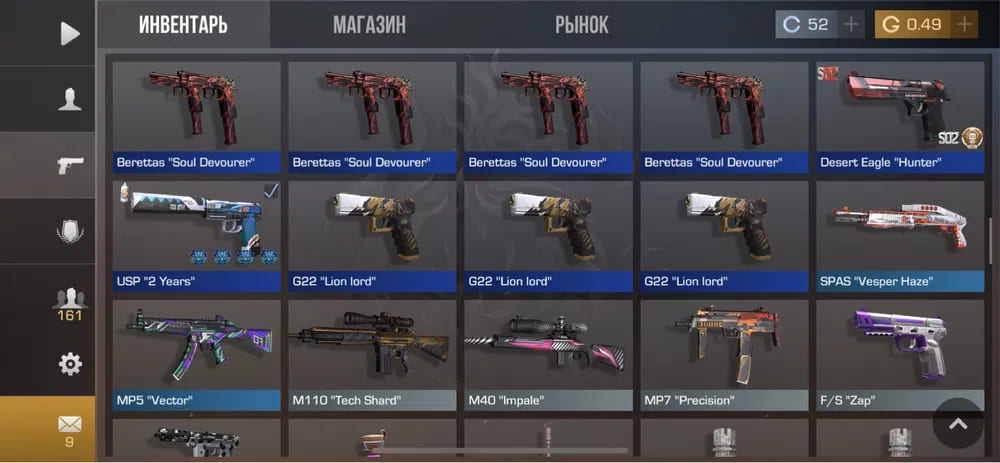The height and width of the screenshot is (463, 1000).
Task: Select the Desert Eagle "Hunter" skin
Action: (899, 115)
